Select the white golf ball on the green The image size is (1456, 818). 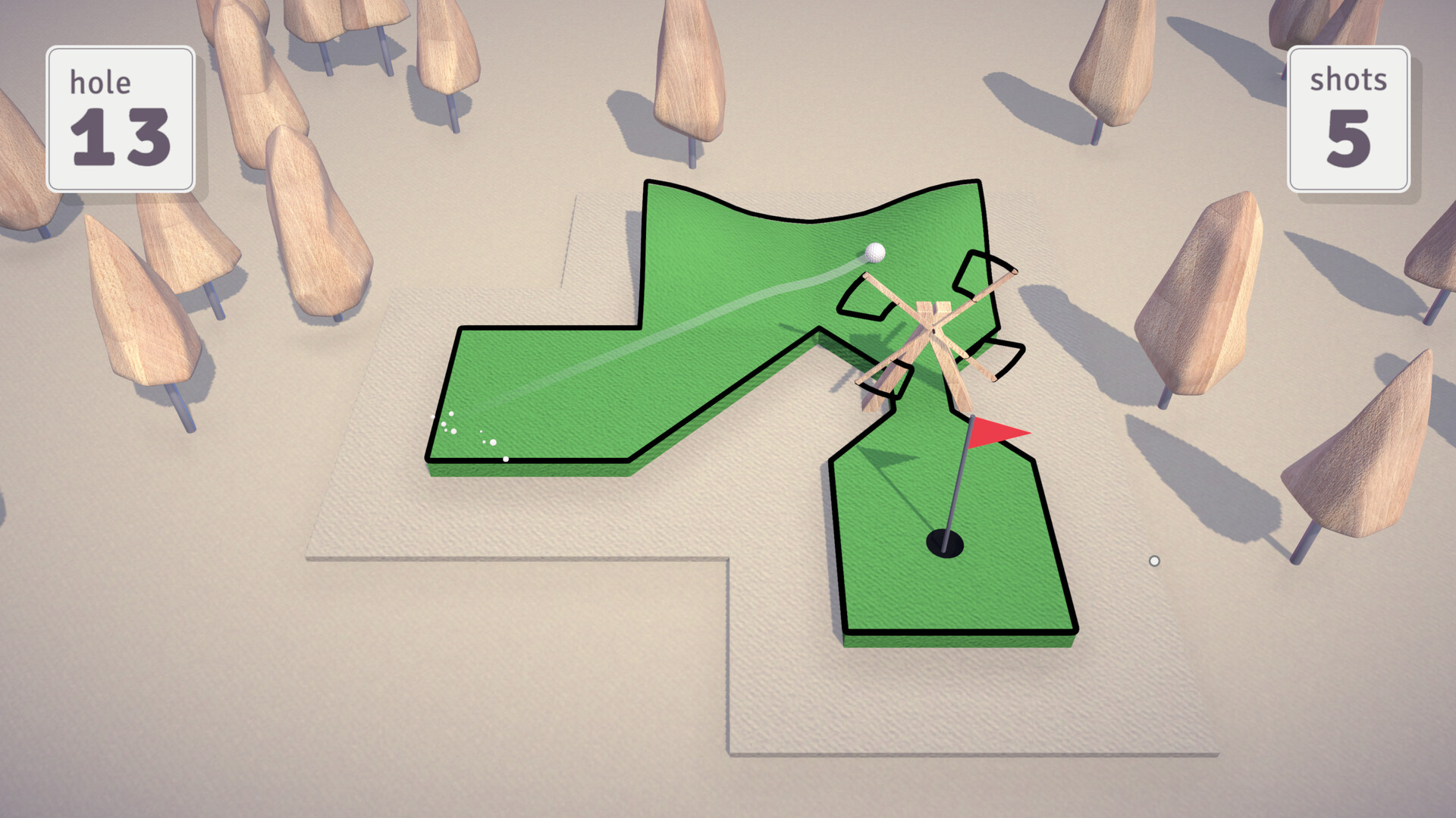(x=876, y=252)
